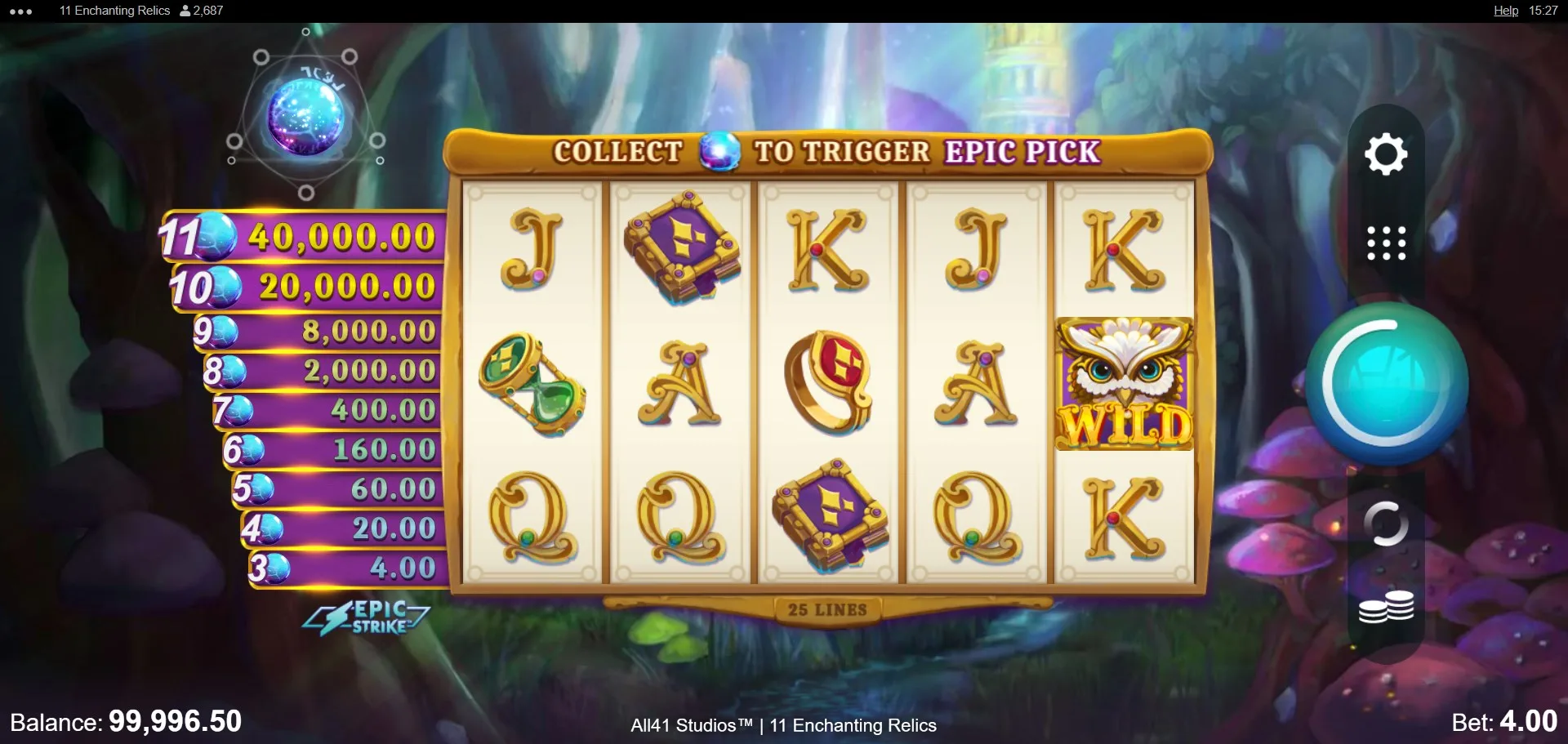Open the Help link
The height and width of the screenshot is (744, 1568).
tap(1505, 11)
